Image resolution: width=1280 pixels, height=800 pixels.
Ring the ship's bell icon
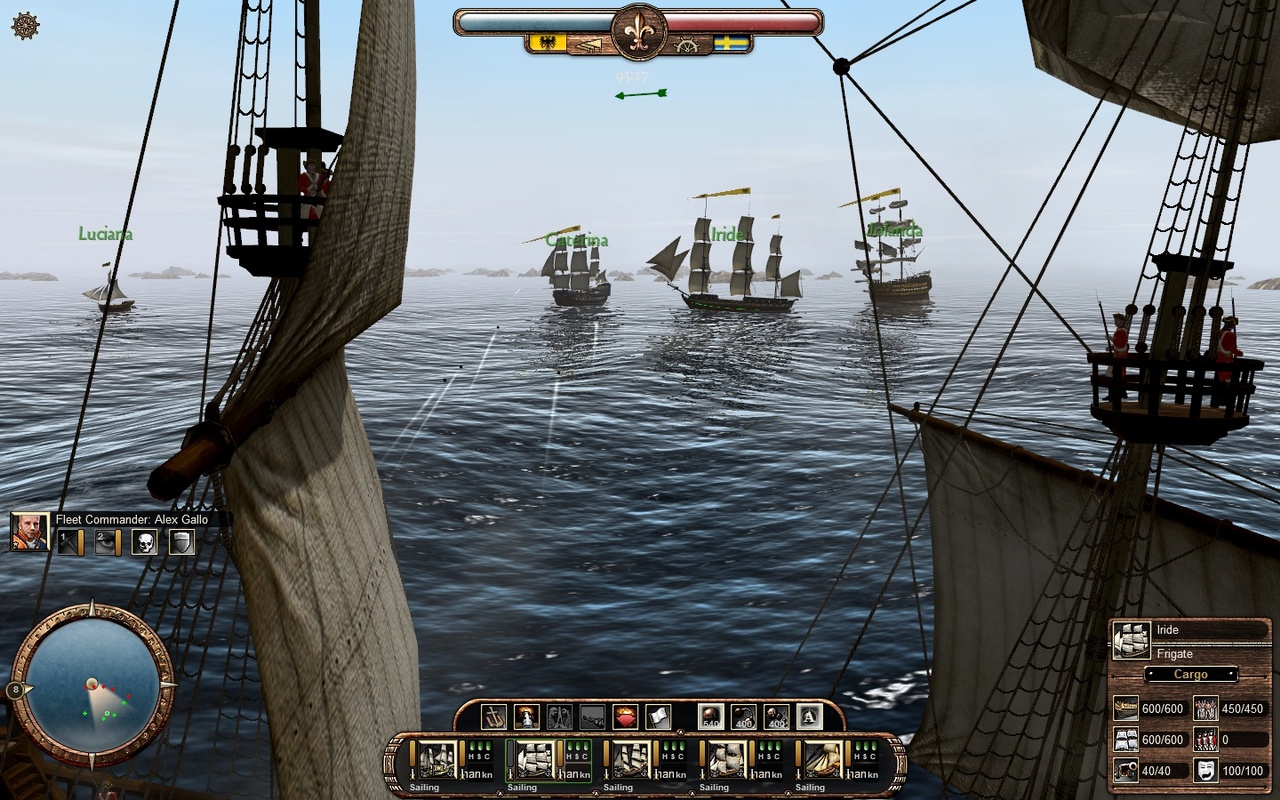coord(558,716)
